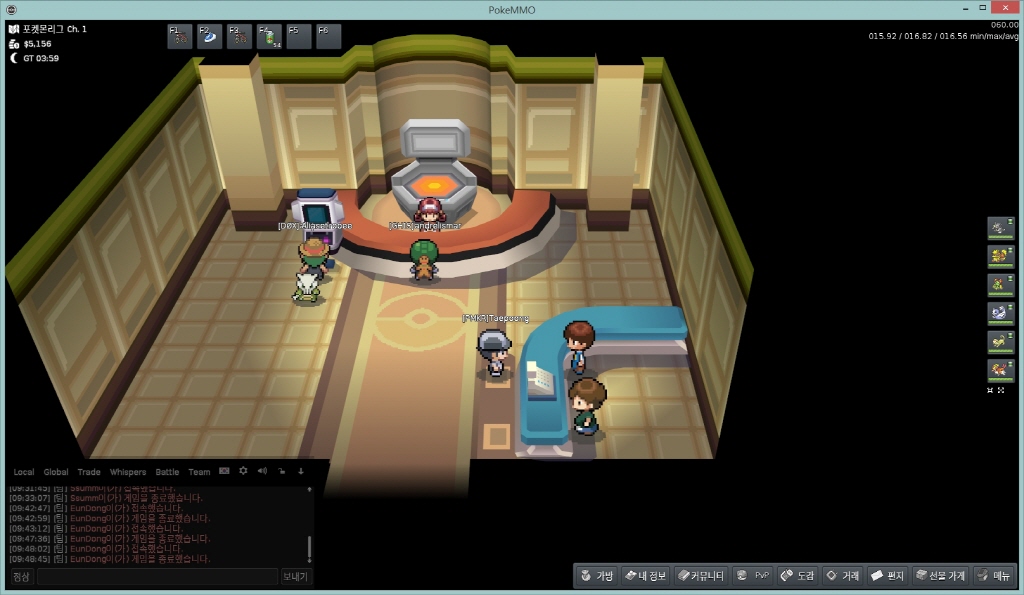Select the first party Pokémon slot
Viewport: 1024px width, 595px height.
(x=999, y=229)
